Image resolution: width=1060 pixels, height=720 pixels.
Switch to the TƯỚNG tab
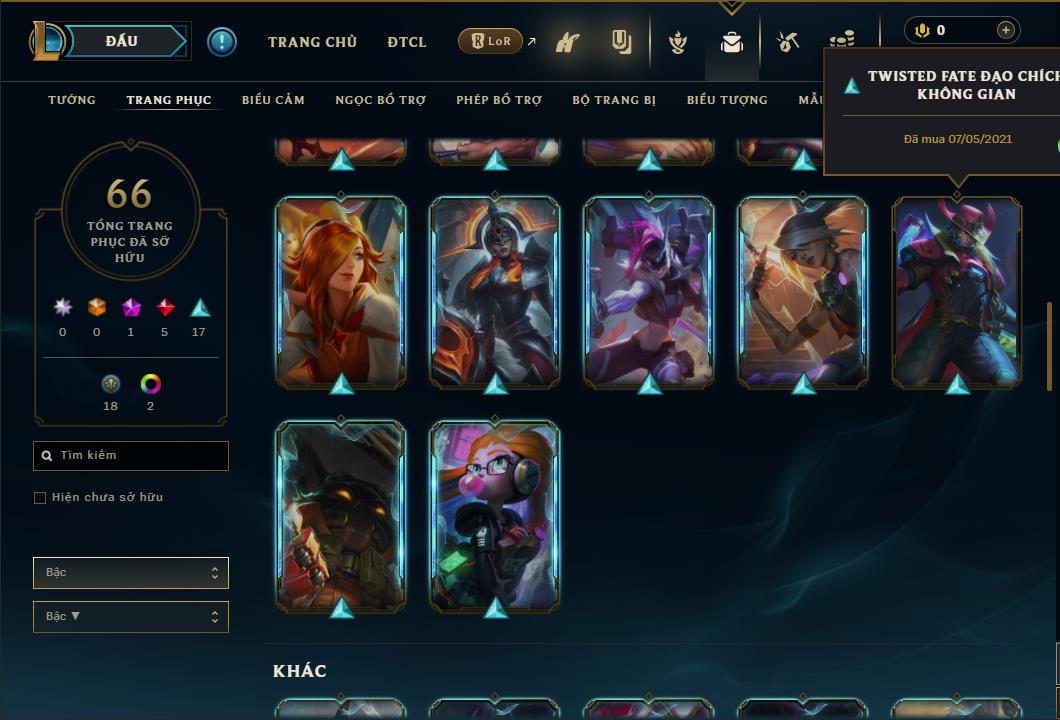(72, 100)
